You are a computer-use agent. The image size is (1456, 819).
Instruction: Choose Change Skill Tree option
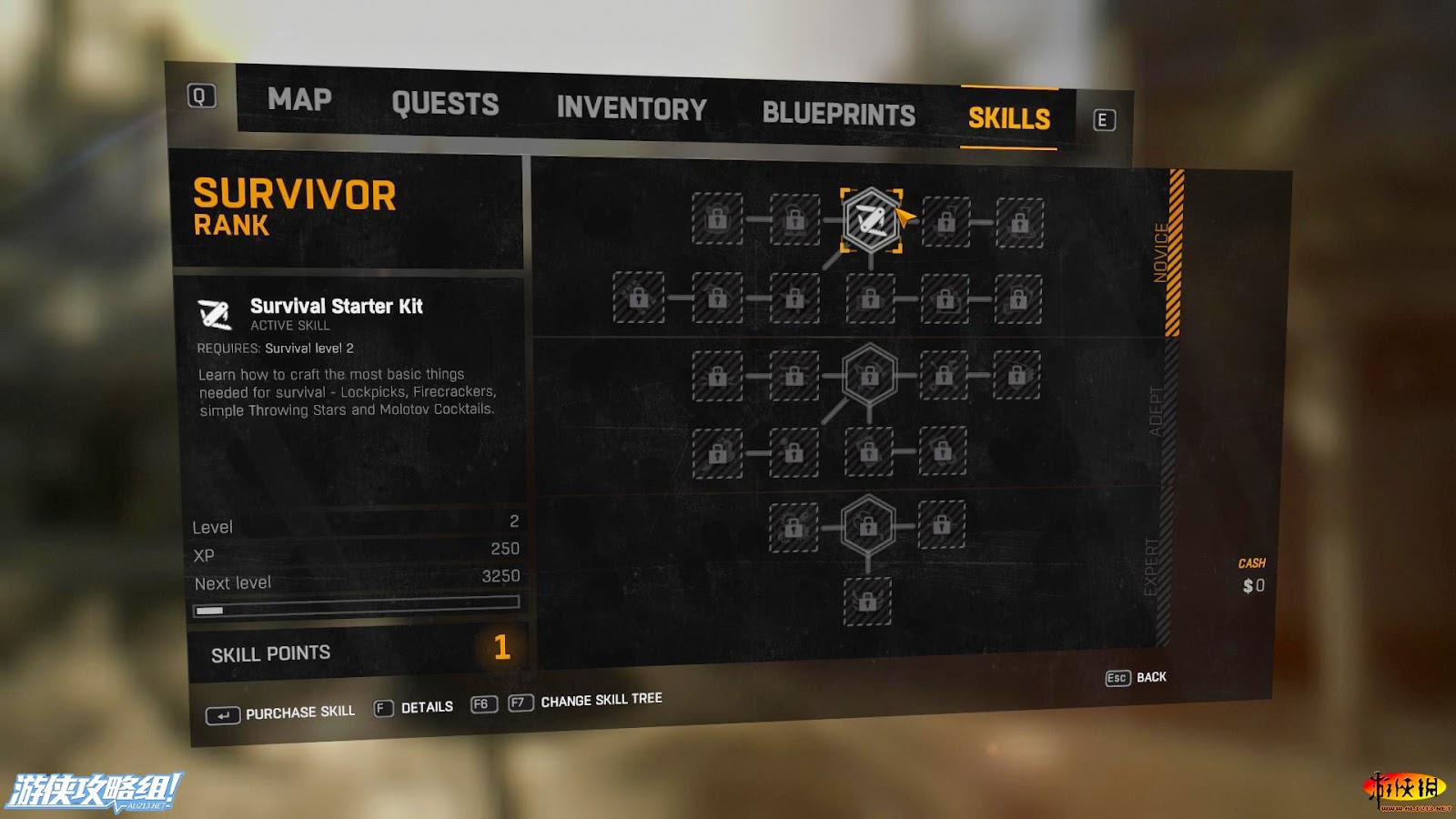[585, 702]
